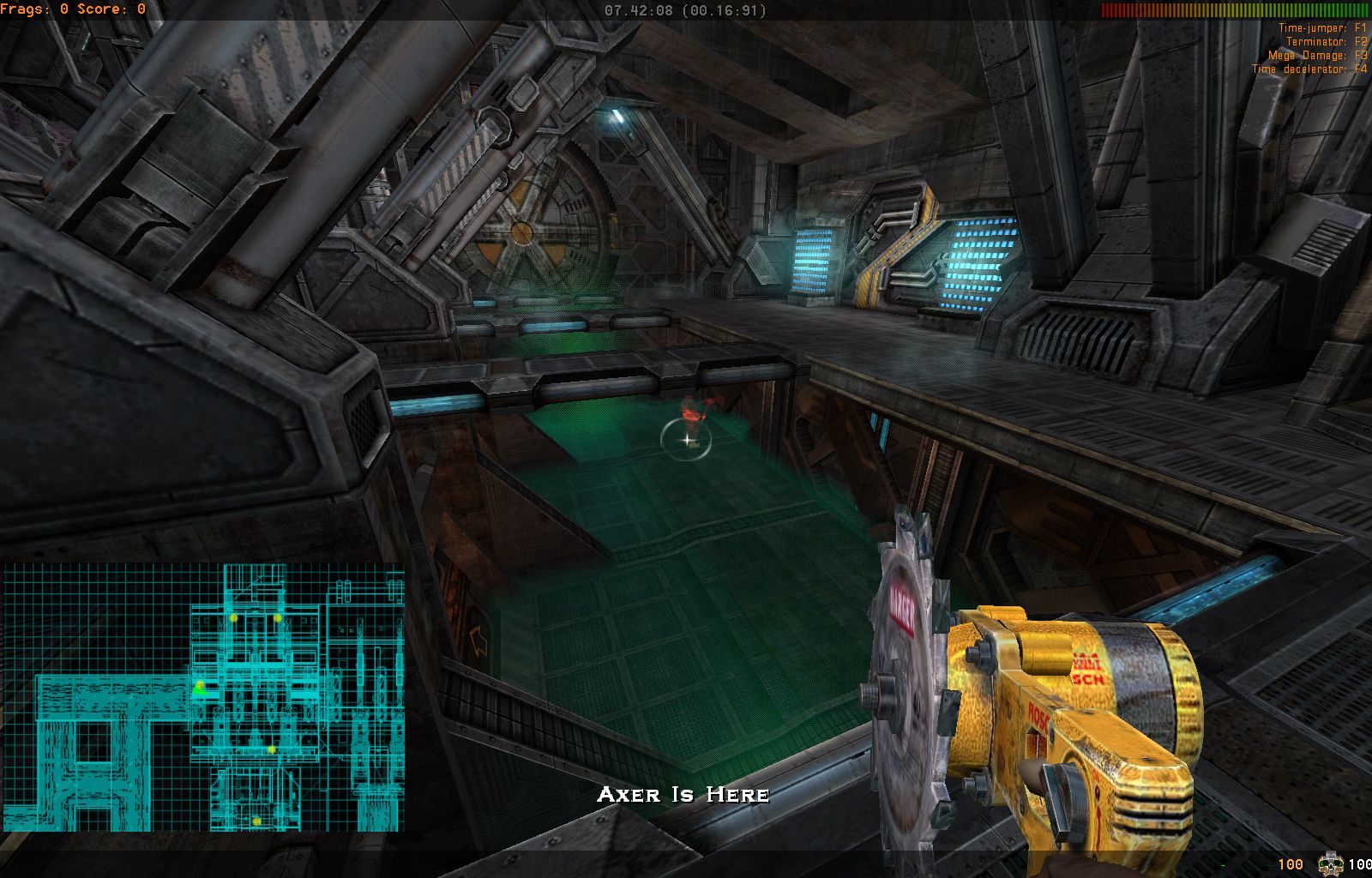Choose the Mega Damage power-up entry

click(x=1316, y=56)
